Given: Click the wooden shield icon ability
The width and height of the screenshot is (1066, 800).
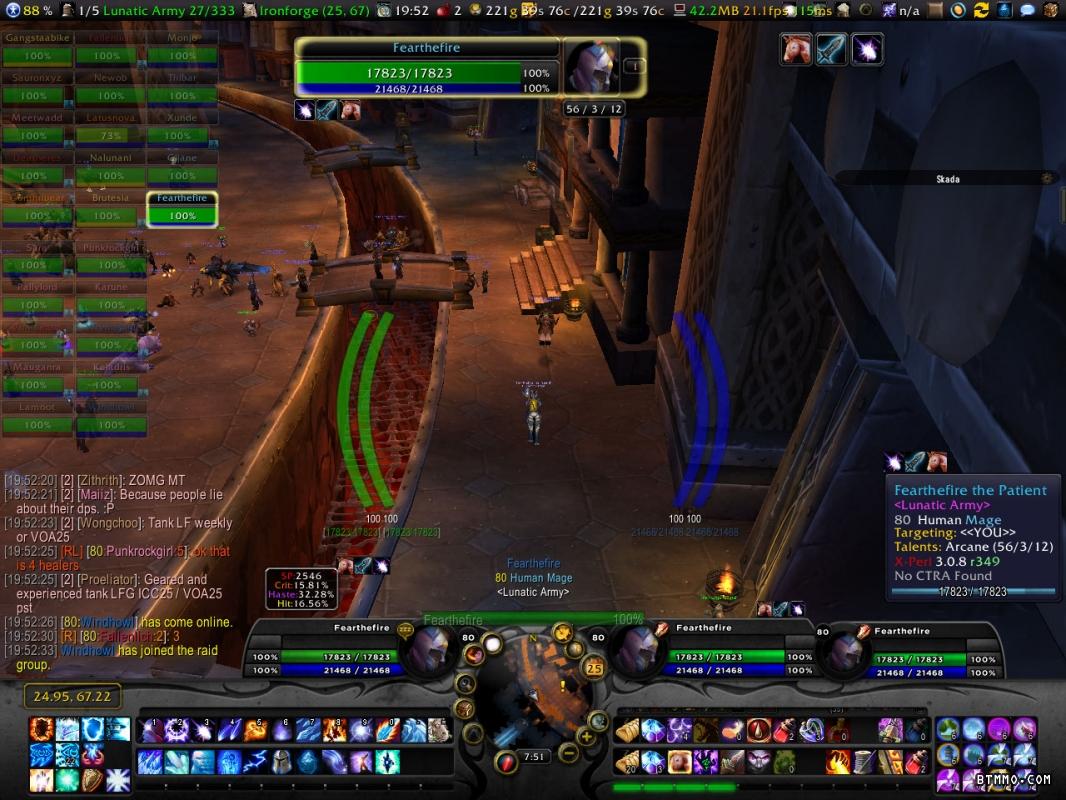Looking at the screenshot, I should (92, 780).
